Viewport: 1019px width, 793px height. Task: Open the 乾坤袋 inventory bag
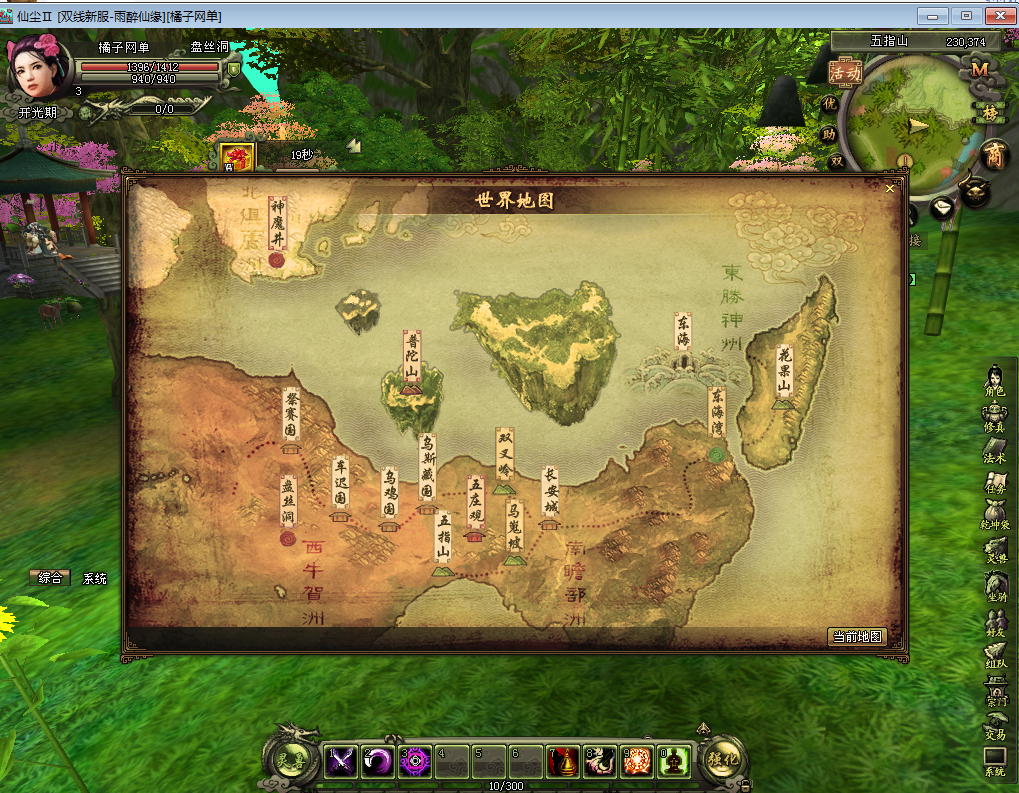pos(995,515)
